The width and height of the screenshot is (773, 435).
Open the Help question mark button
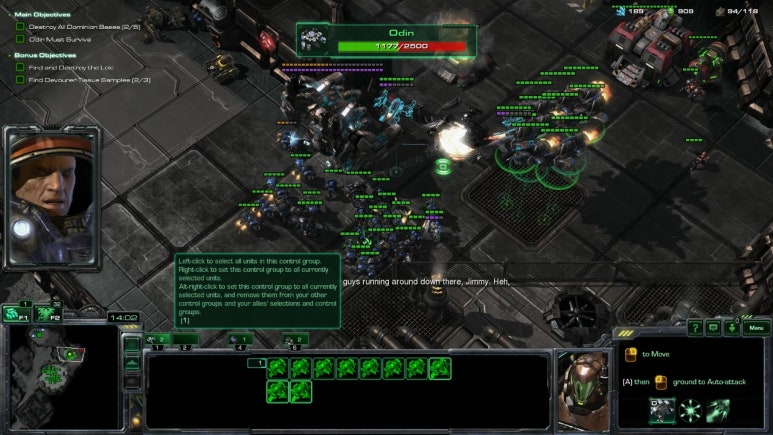694,327
